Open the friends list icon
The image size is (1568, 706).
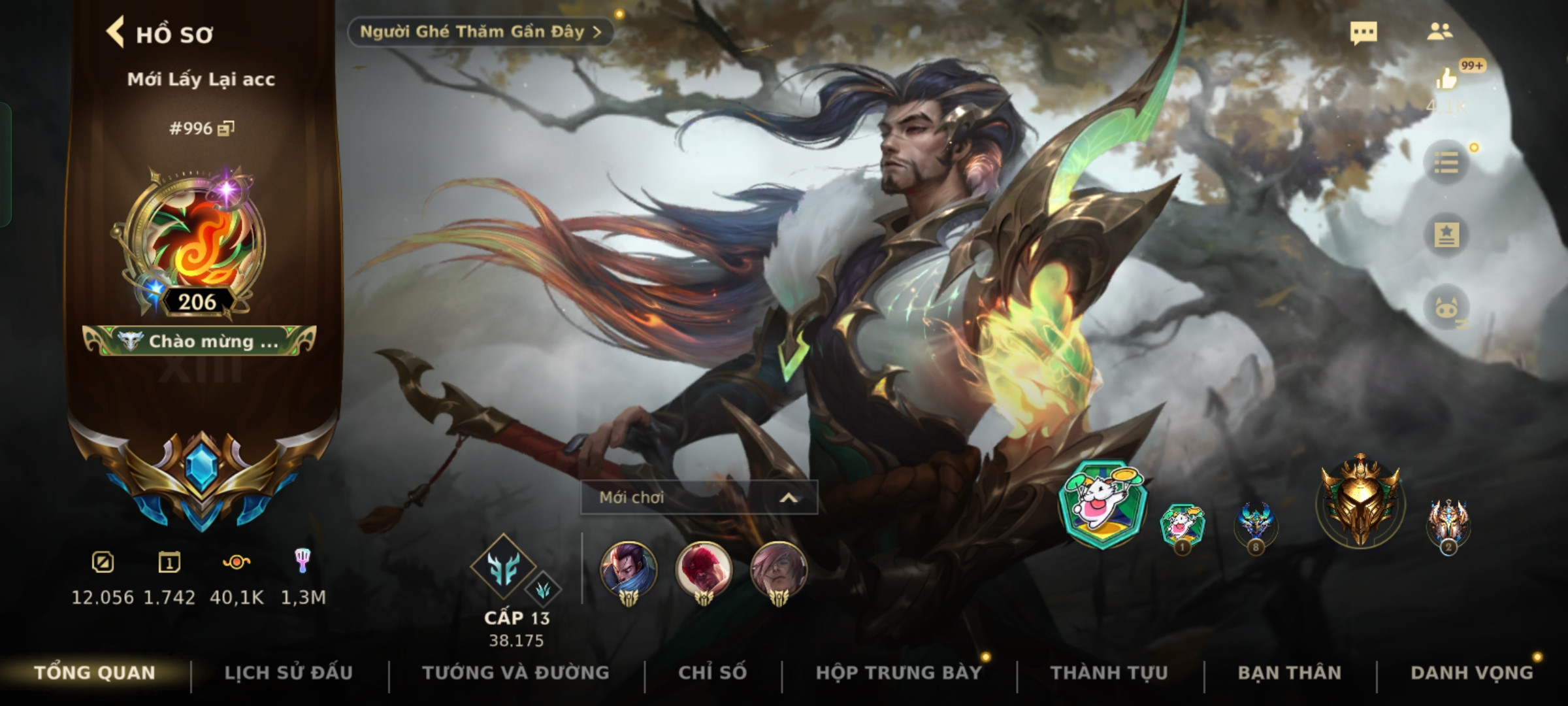pos(1439,32)
